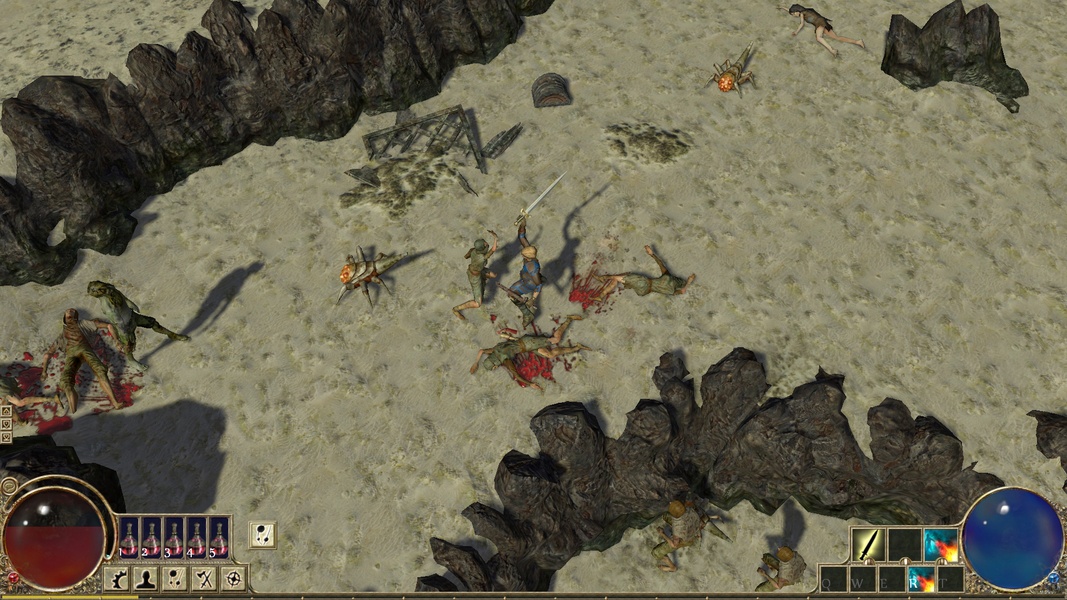Click the blue gem beside the mana orb

pos(1053,578)
